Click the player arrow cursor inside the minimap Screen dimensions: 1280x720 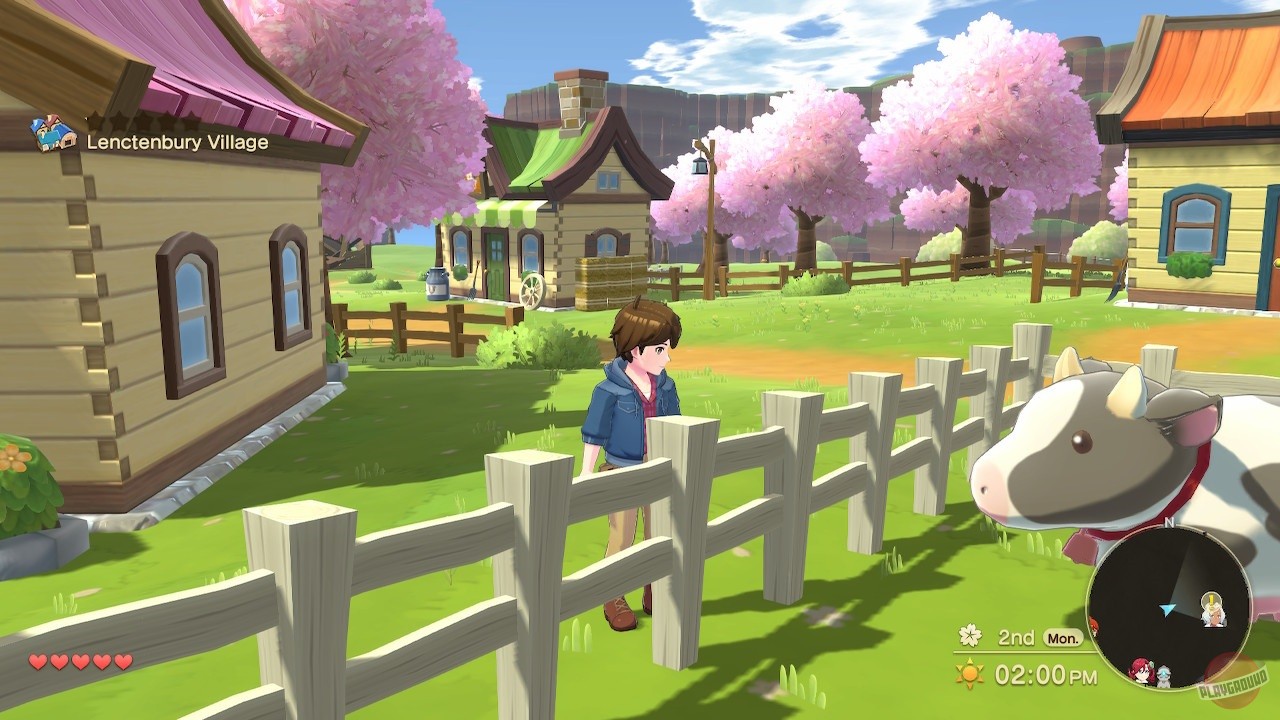click(x=1168, y=609)
